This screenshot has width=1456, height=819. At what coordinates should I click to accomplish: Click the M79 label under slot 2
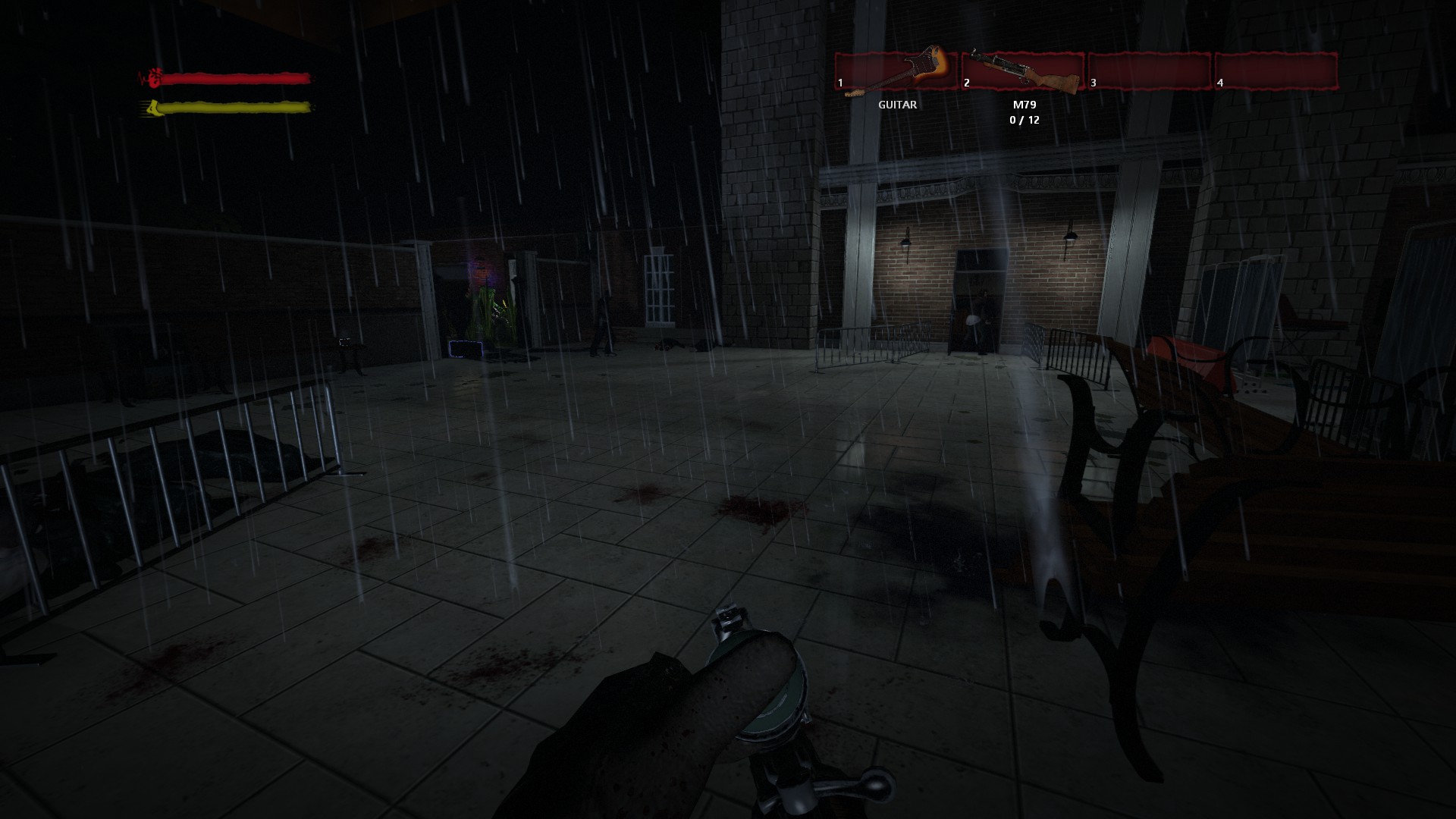1024,106
